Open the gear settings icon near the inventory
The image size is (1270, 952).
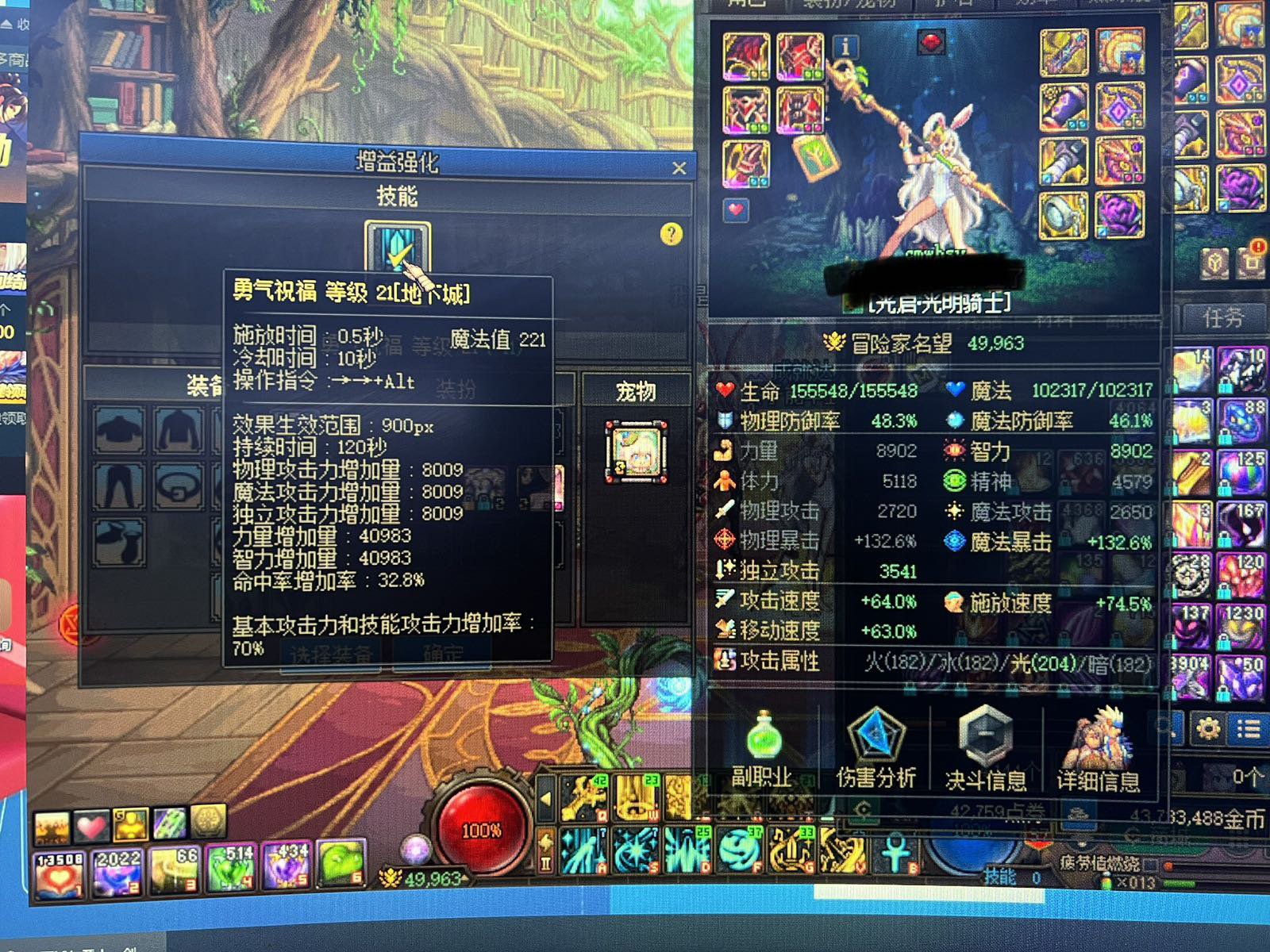[1209, 728]
